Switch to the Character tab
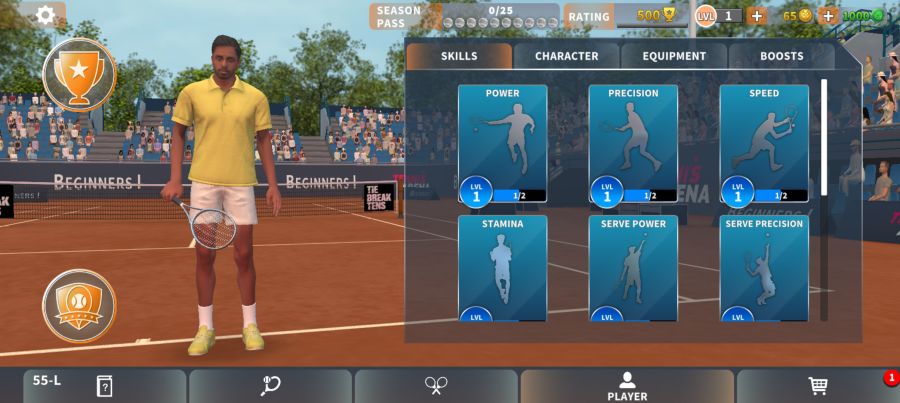The height and width of the screenshot is (403, 900). (566, 56)
